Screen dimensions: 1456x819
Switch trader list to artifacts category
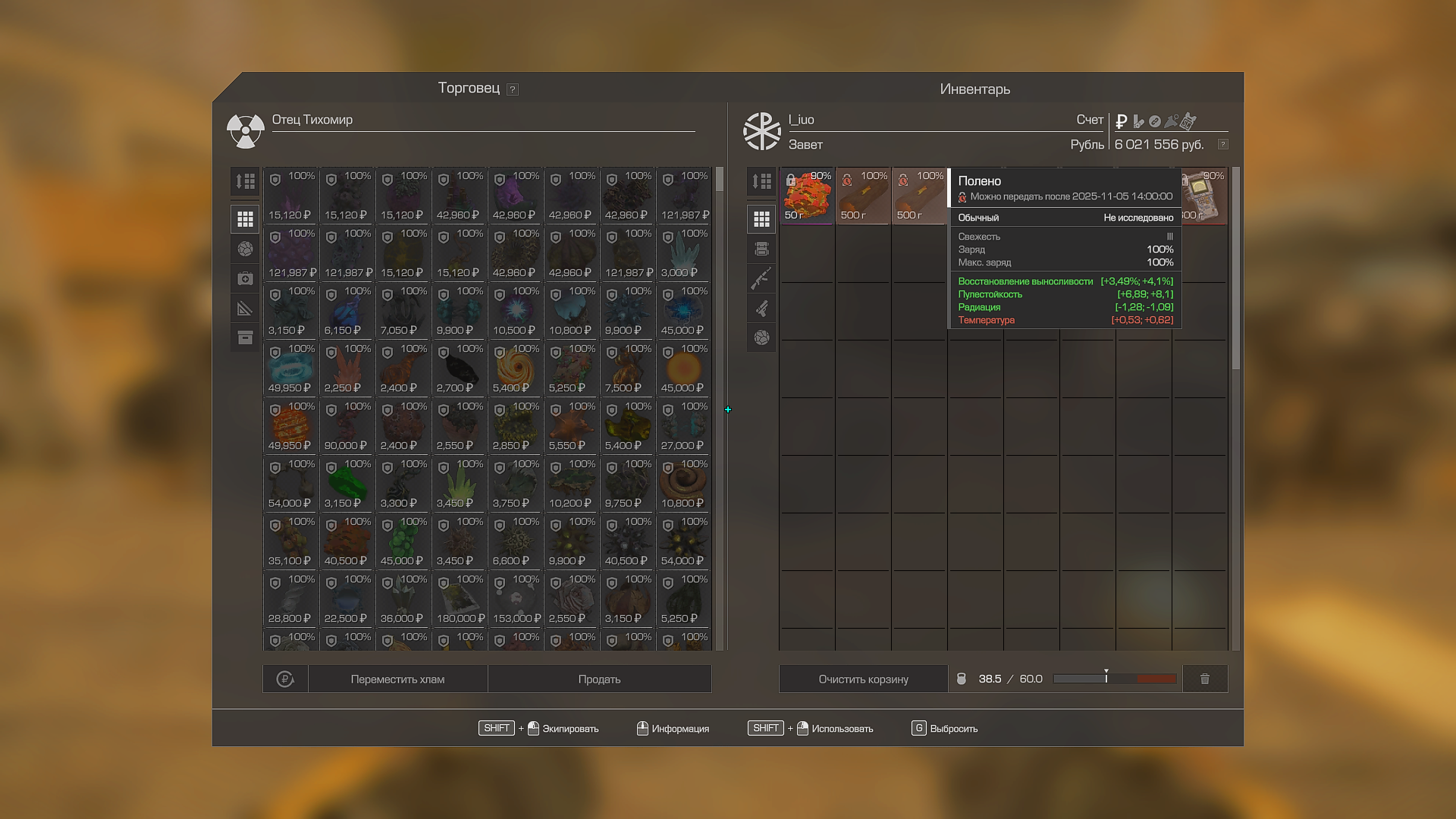(x=245, y=249)
